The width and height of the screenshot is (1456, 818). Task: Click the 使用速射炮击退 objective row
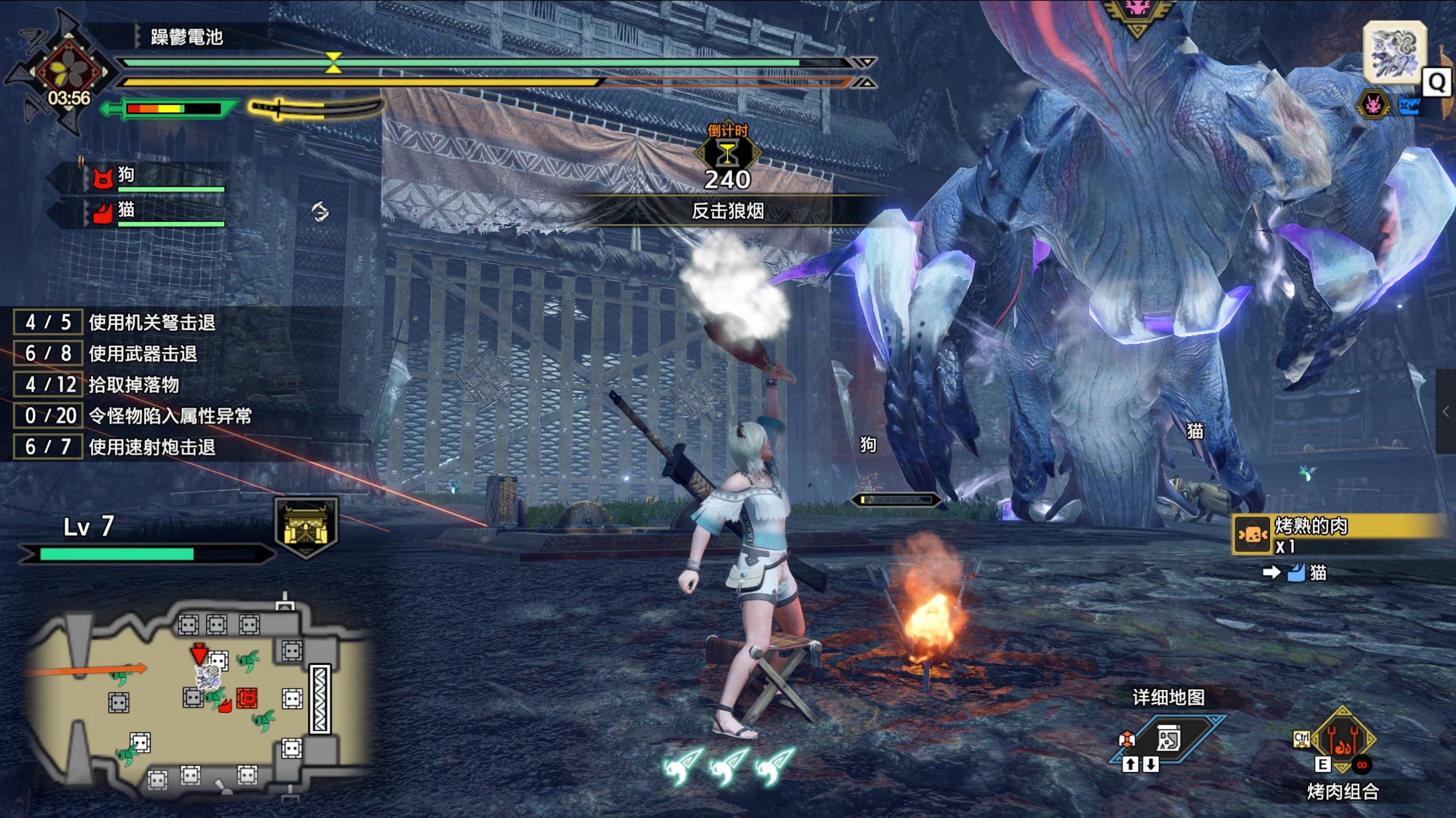[151, 447]
